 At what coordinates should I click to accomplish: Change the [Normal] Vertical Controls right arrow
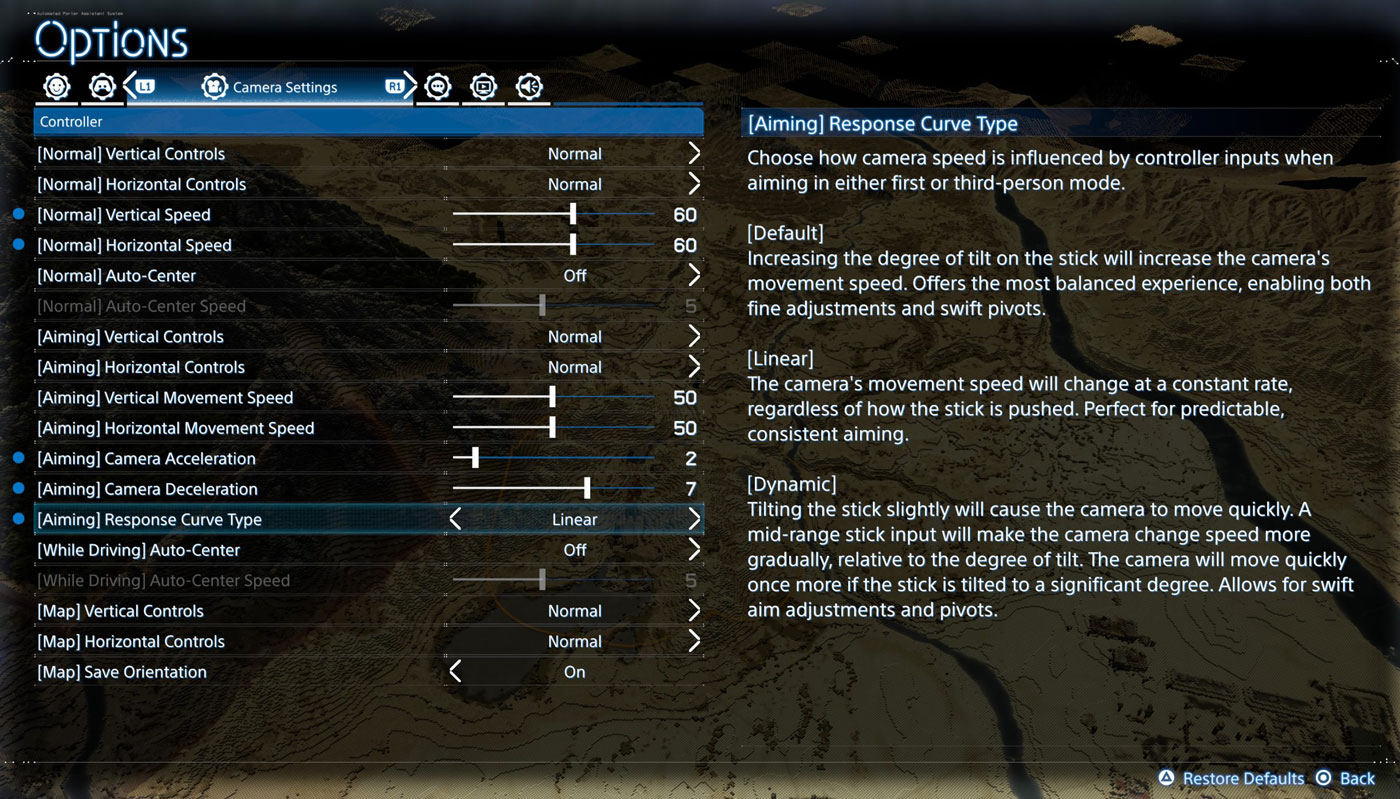click(x=694, y=154)
